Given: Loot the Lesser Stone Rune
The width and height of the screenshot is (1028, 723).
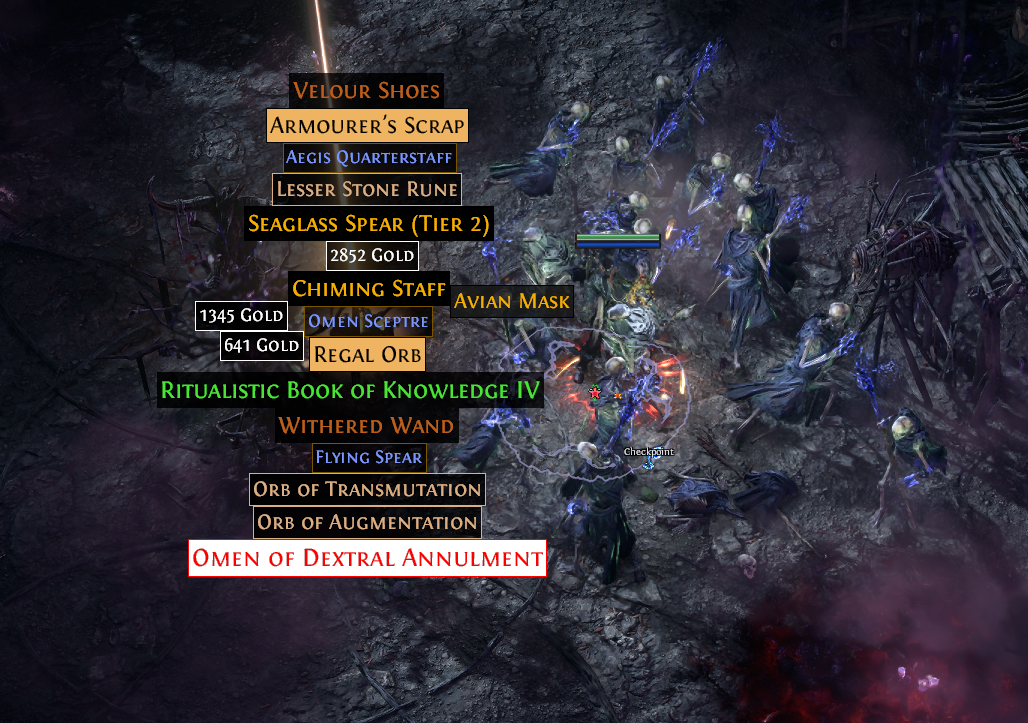Looking at the screenshot, I should pos(367,189).
